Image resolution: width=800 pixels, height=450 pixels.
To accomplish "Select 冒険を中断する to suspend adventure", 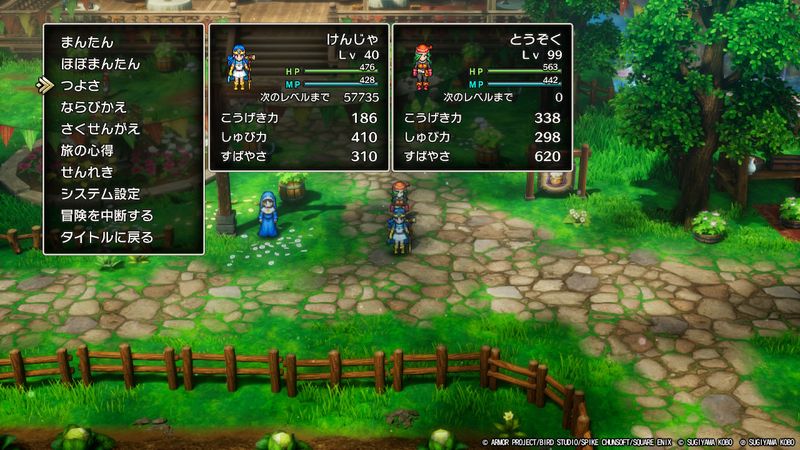I will pyautogui.click(x=107, y=215).
